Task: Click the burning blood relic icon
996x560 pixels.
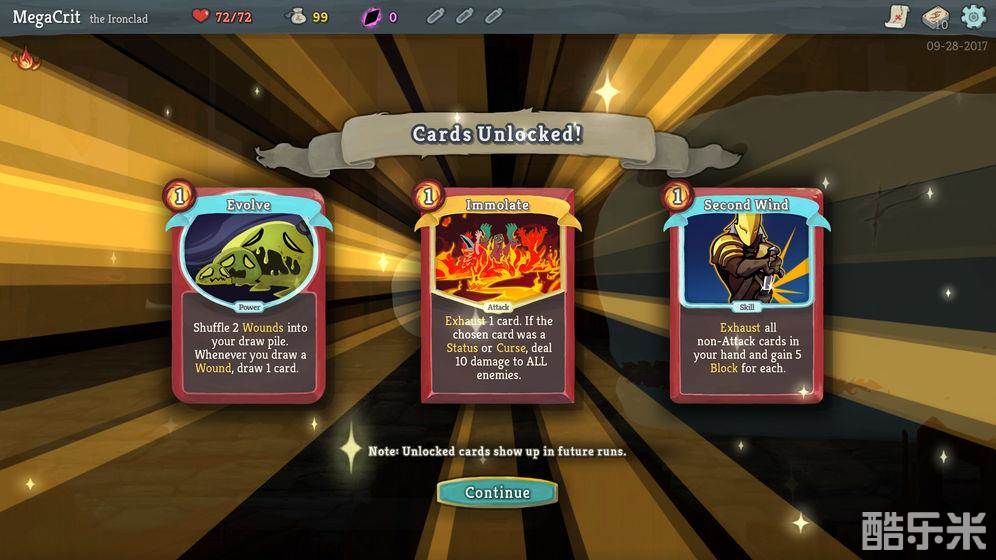Action: [24, 59]
